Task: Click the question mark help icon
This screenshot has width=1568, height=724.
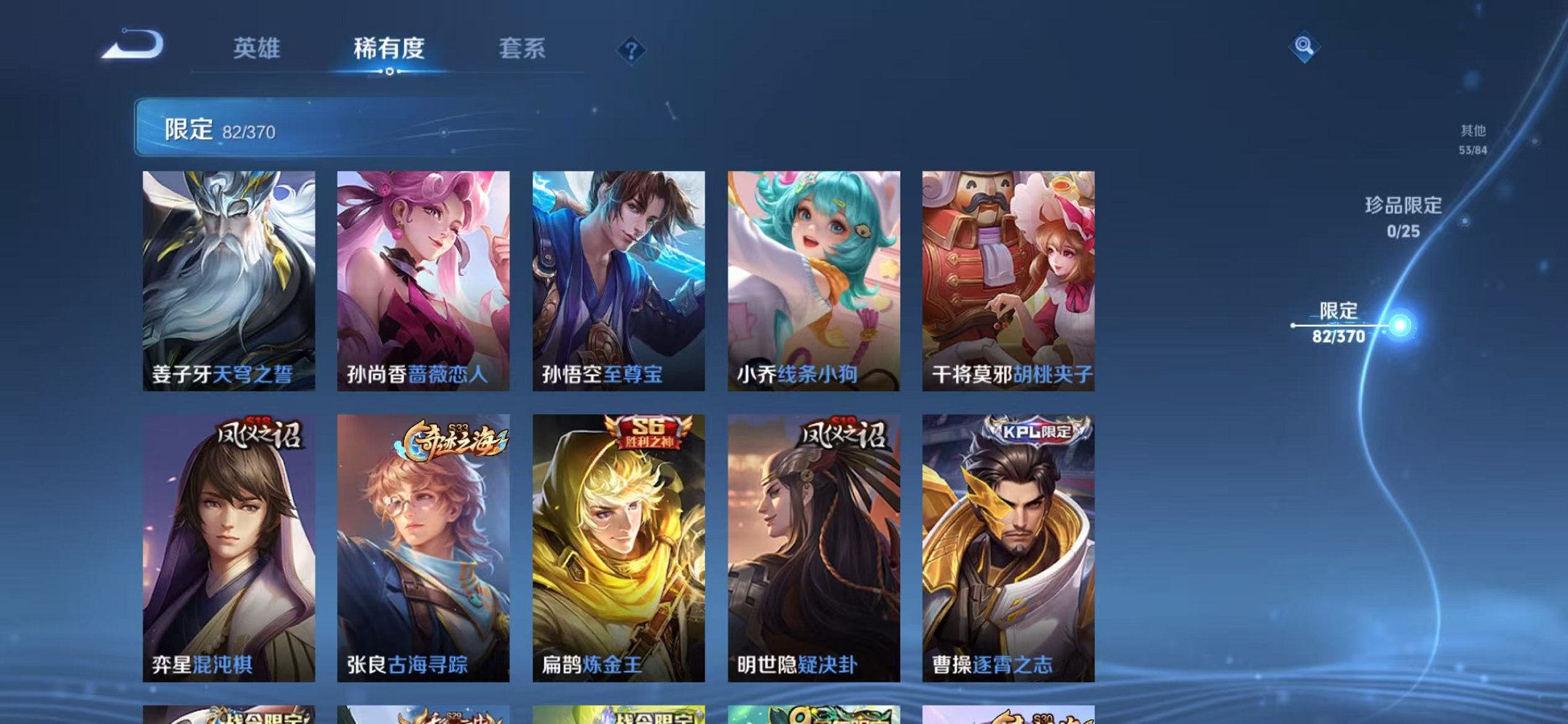Action: pyautogui.click(x=632, y=49)
